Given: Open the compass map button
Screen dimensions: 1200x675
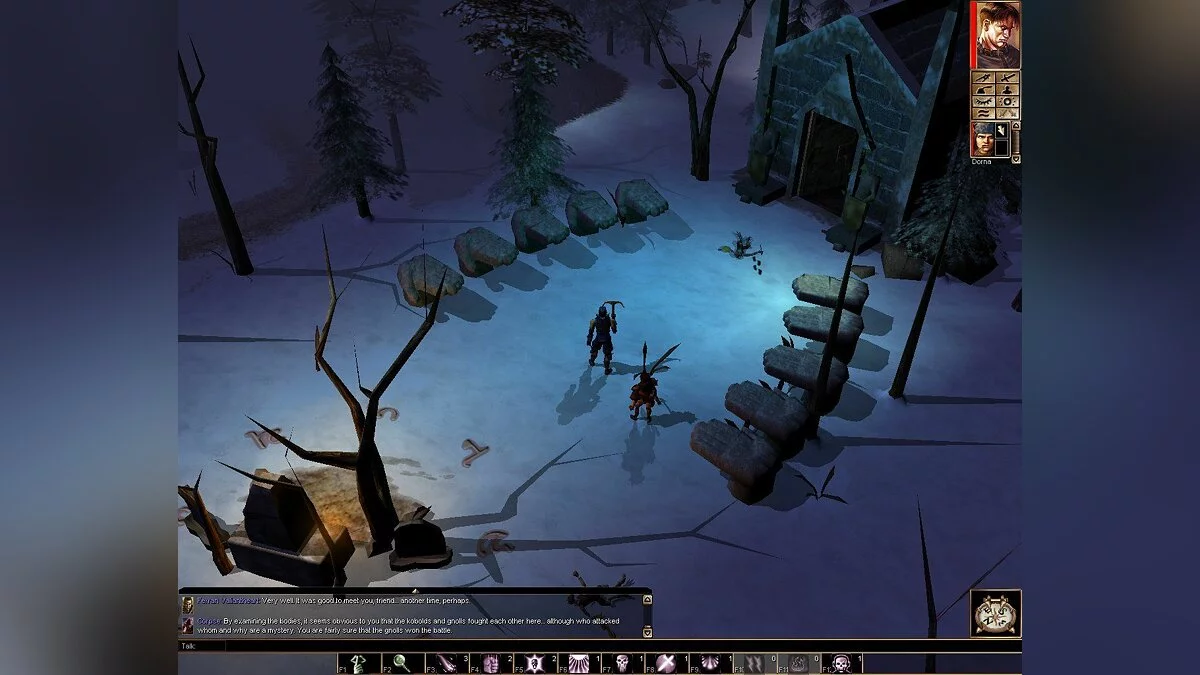Looking at the screenshot, I should pyautogui.click(x=995, y=613).
